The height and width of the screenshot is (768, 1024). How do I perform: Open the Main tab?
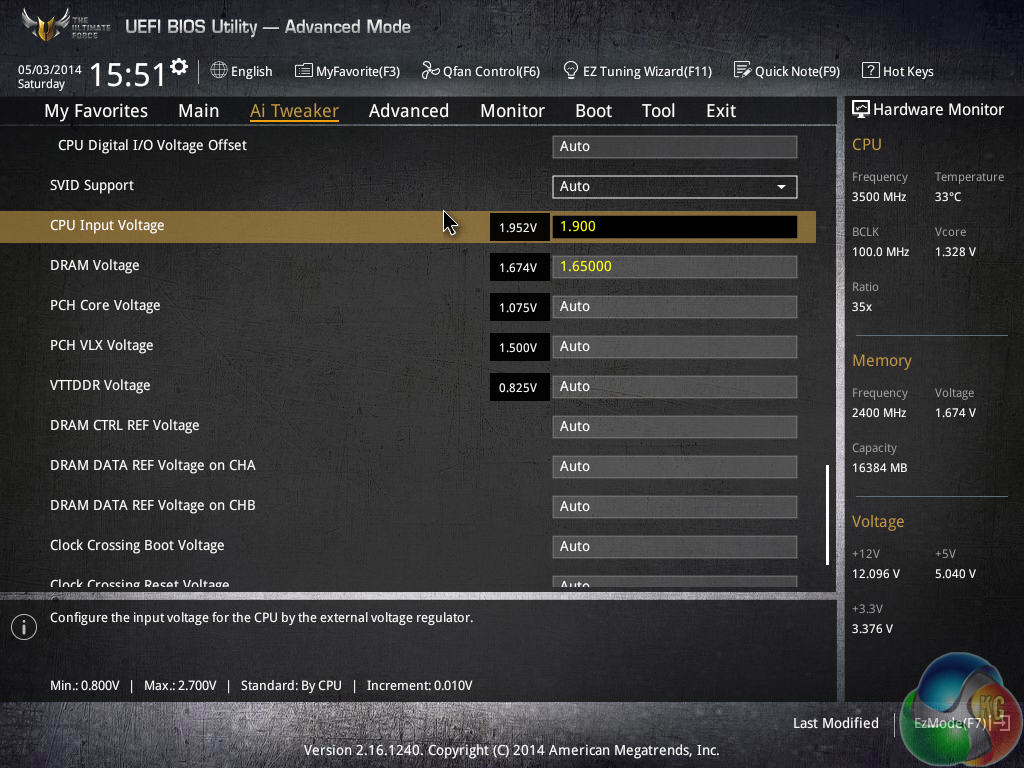198,111
